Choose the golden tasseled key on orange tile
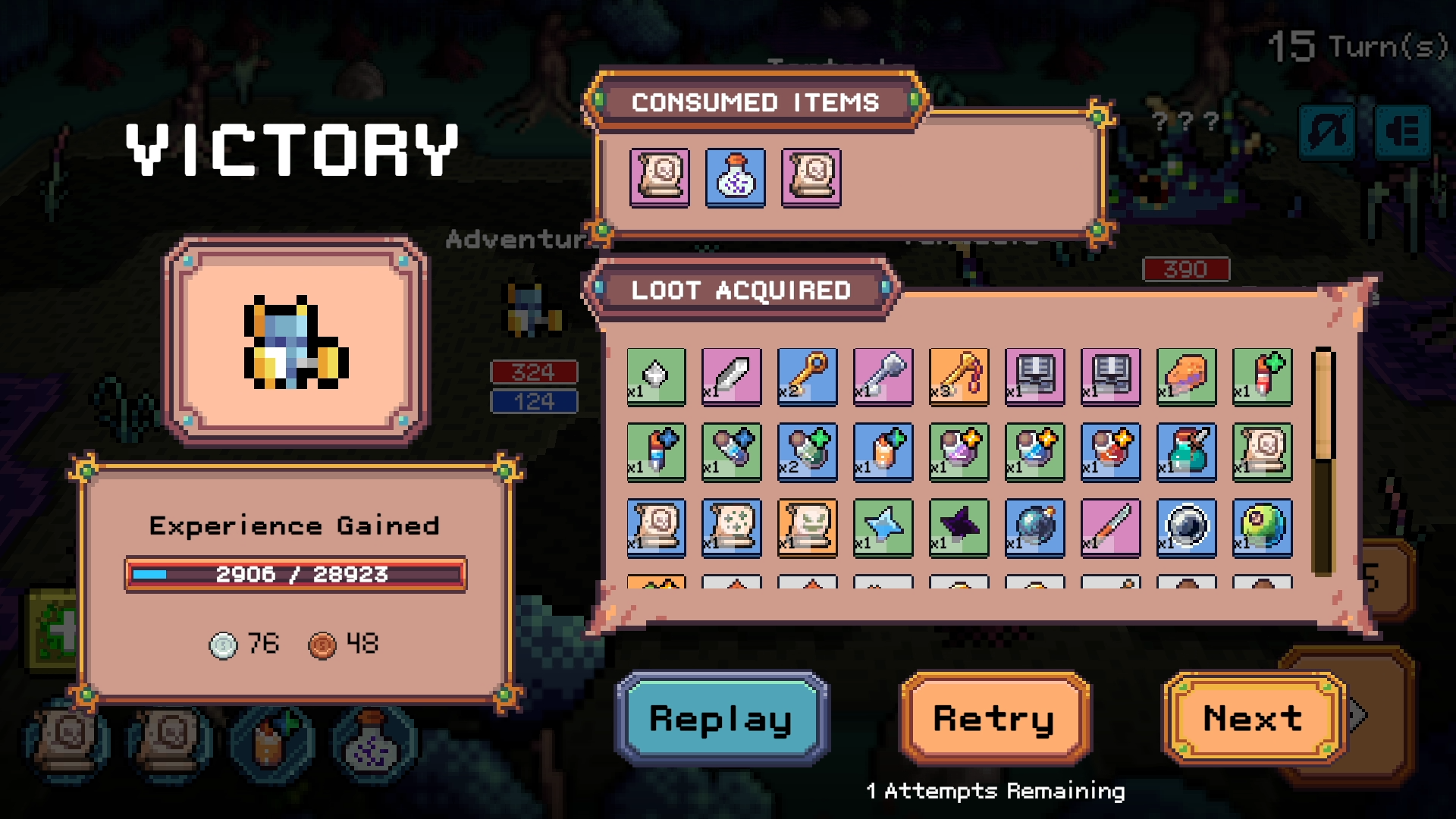Viewport: 1456px width, 819px height. point(959,376)
